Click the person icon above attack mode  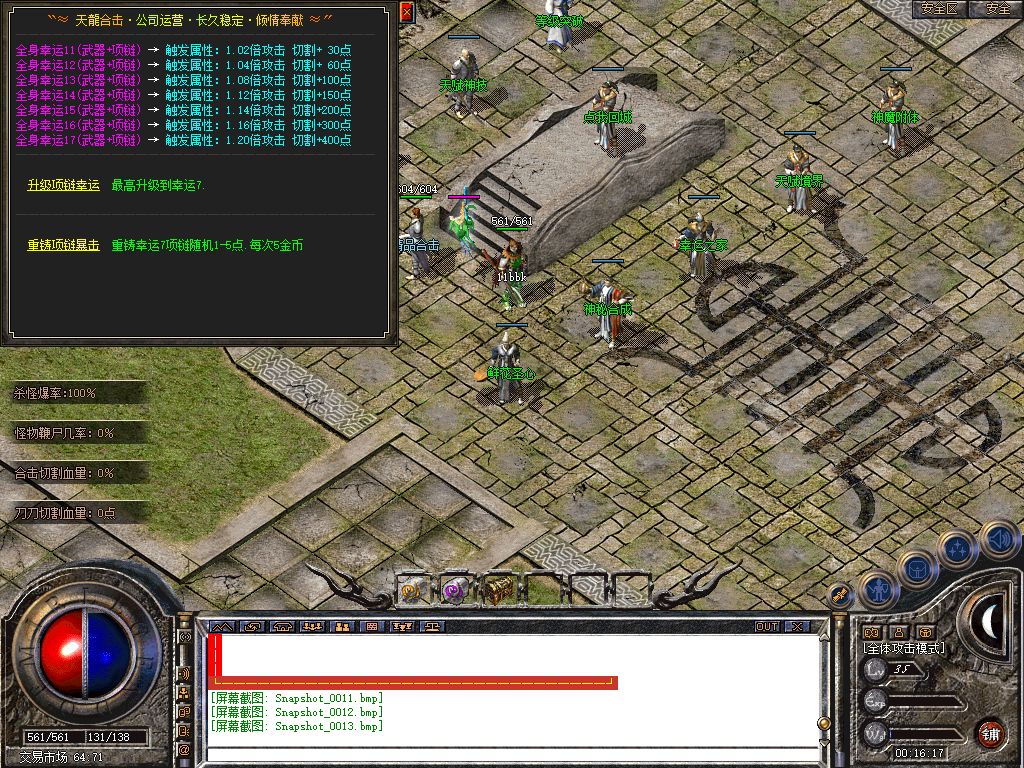[898, 632]
